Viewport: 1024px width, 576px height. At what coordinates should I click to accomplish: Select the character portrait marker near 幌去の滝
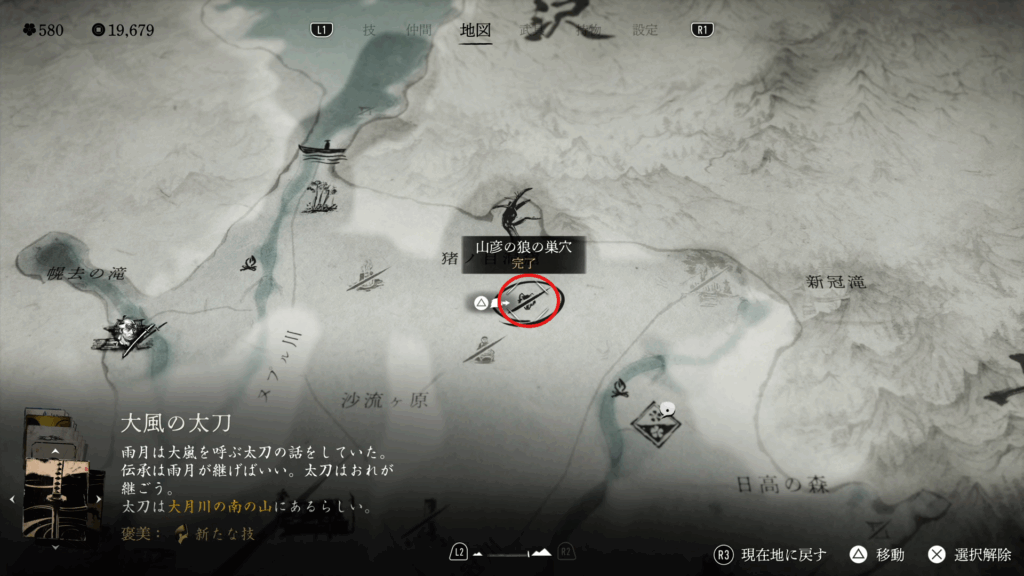point(126,332)
